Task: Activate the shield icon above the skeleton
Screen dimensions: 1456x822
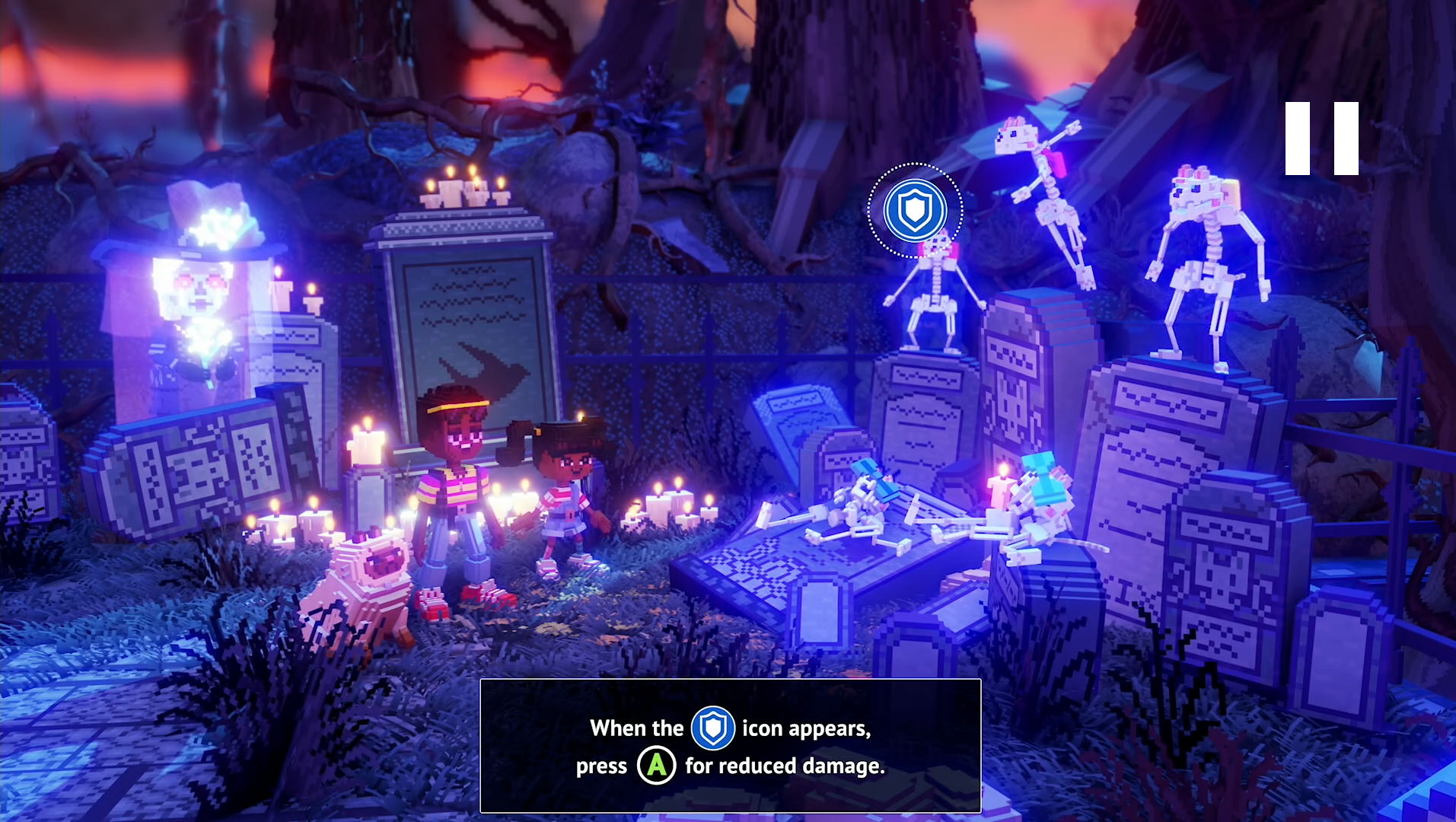Action: 915,210
